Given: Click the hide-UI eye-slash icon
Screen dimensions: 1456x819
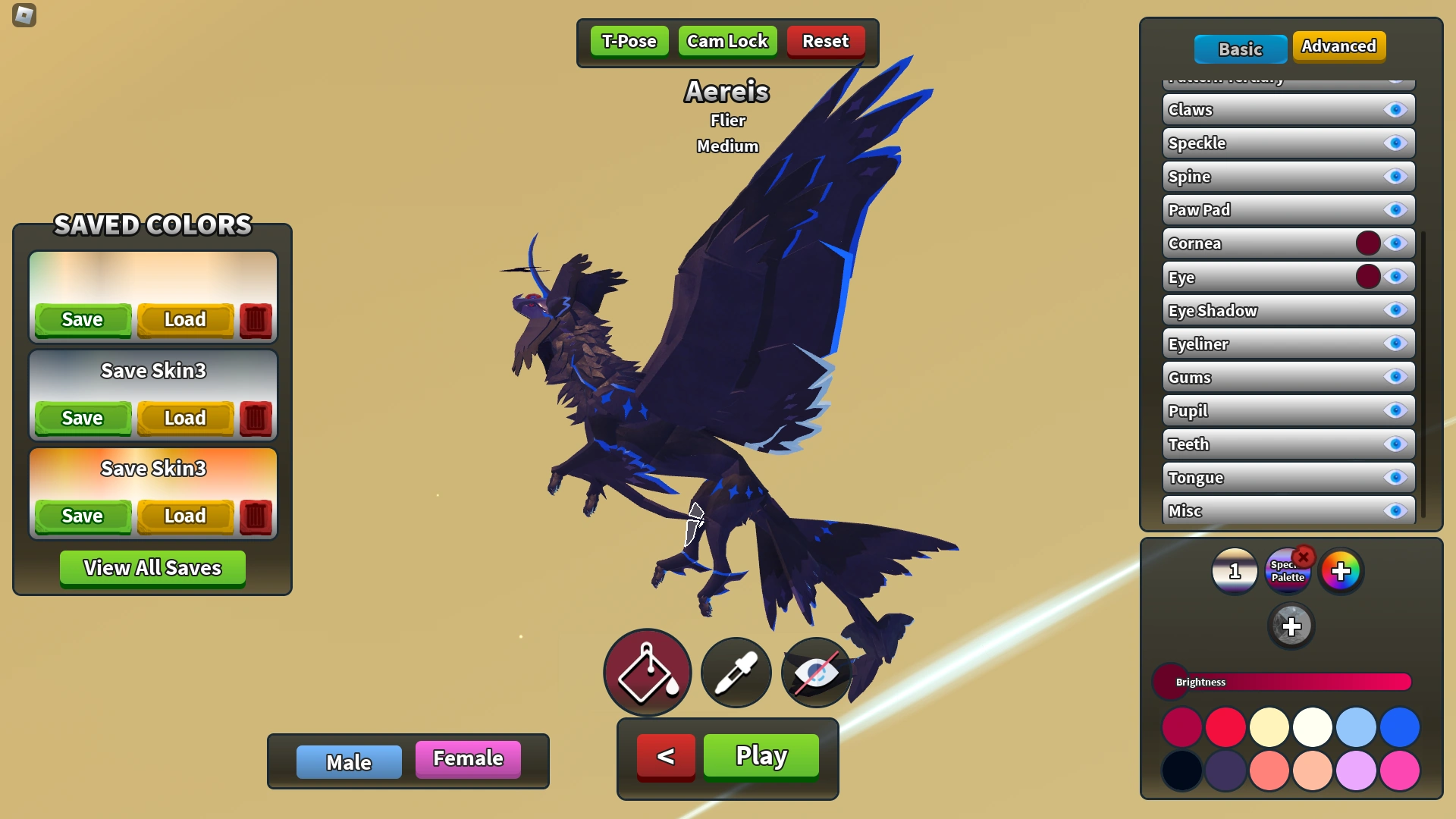Looking at the screenshot, I should click(x=816, y=673).
